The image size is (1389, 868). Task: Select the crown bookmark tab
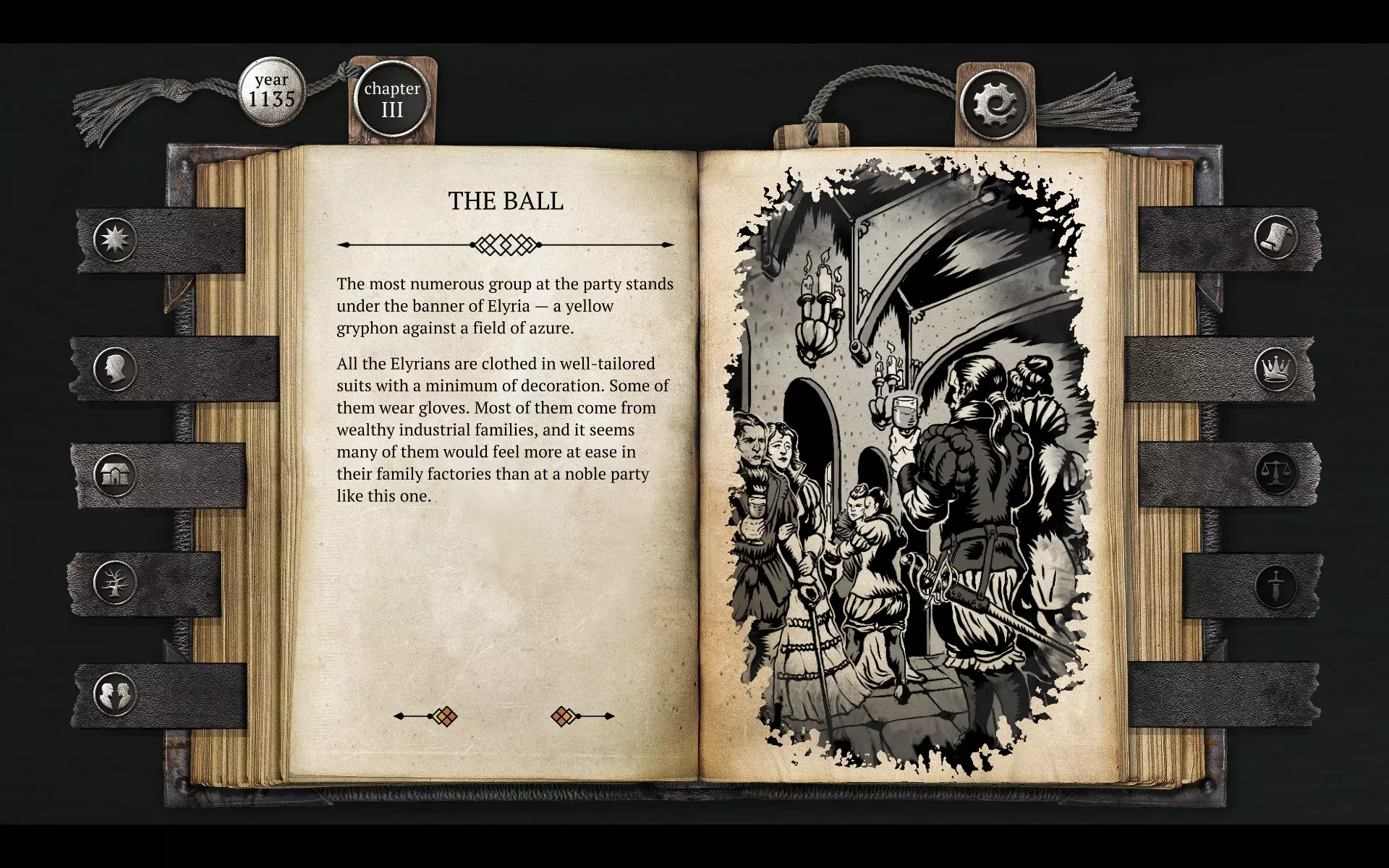point(1275,369)
